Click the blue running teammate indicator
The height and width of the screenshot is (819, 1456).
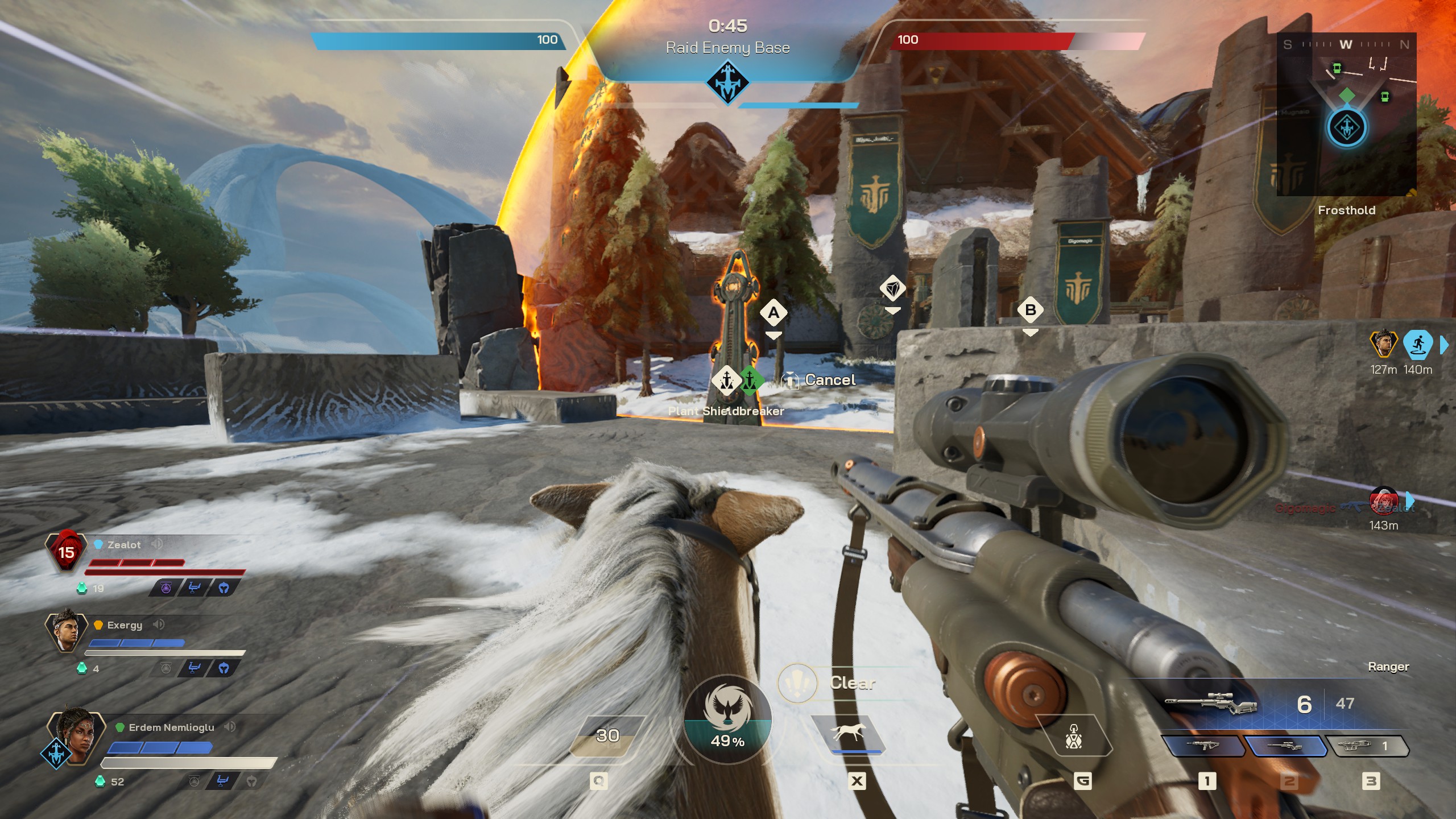click(x=1417, y=345)
